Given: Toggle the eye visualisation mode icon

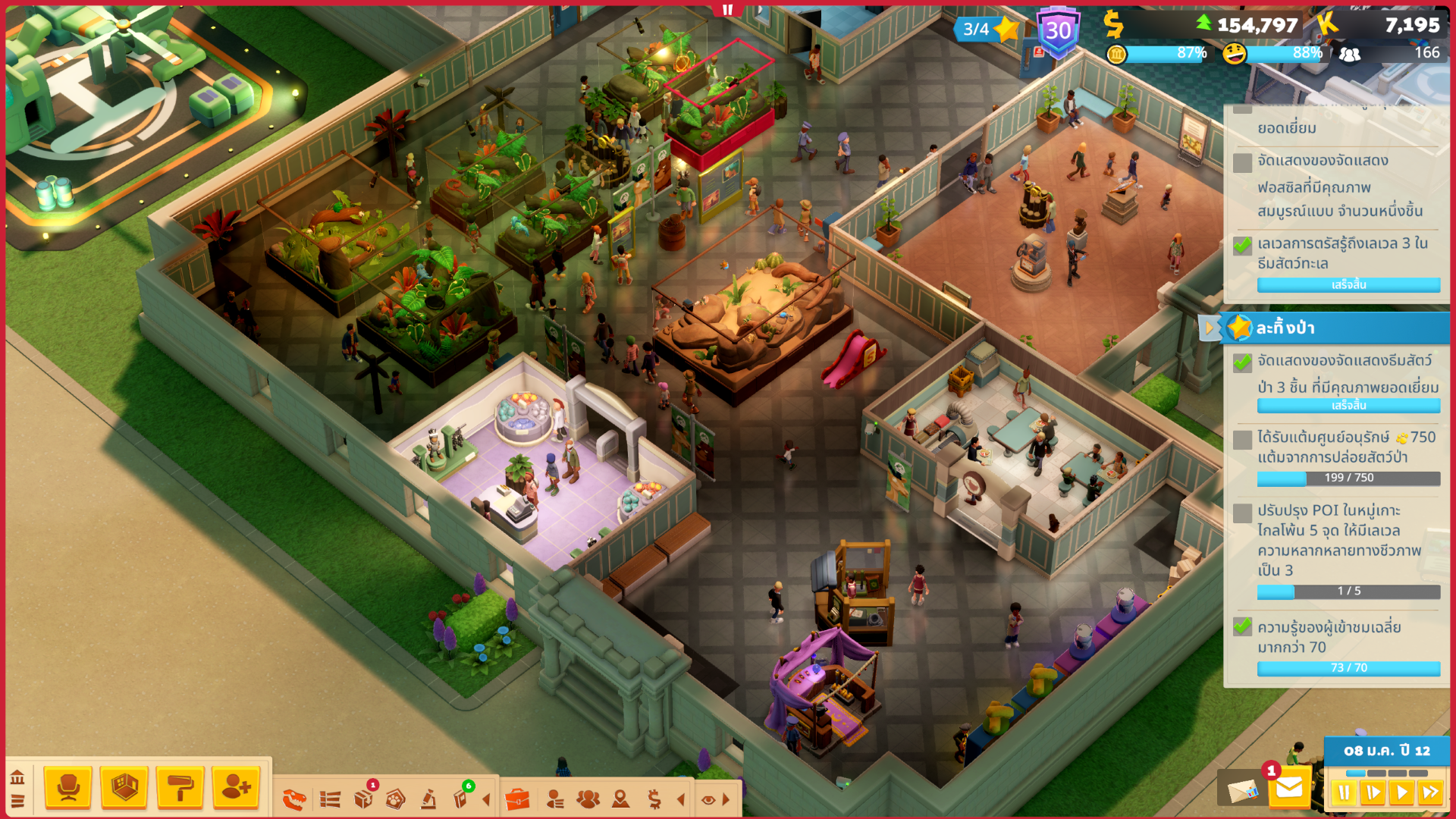Looking at the screenshot, I should (x=708, y=799).
